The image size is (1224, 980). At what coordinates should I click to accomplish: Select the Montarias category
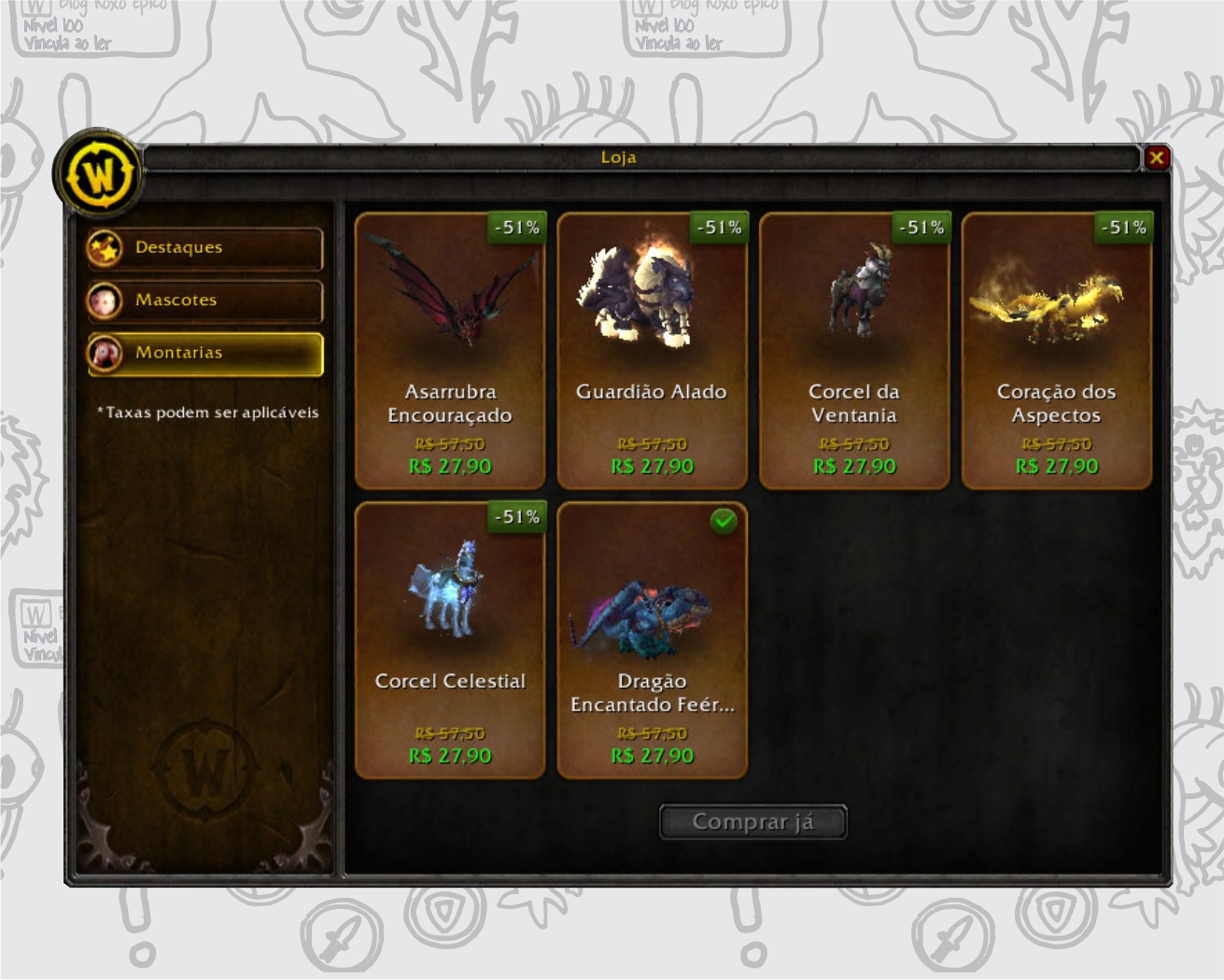coord(205,354)
